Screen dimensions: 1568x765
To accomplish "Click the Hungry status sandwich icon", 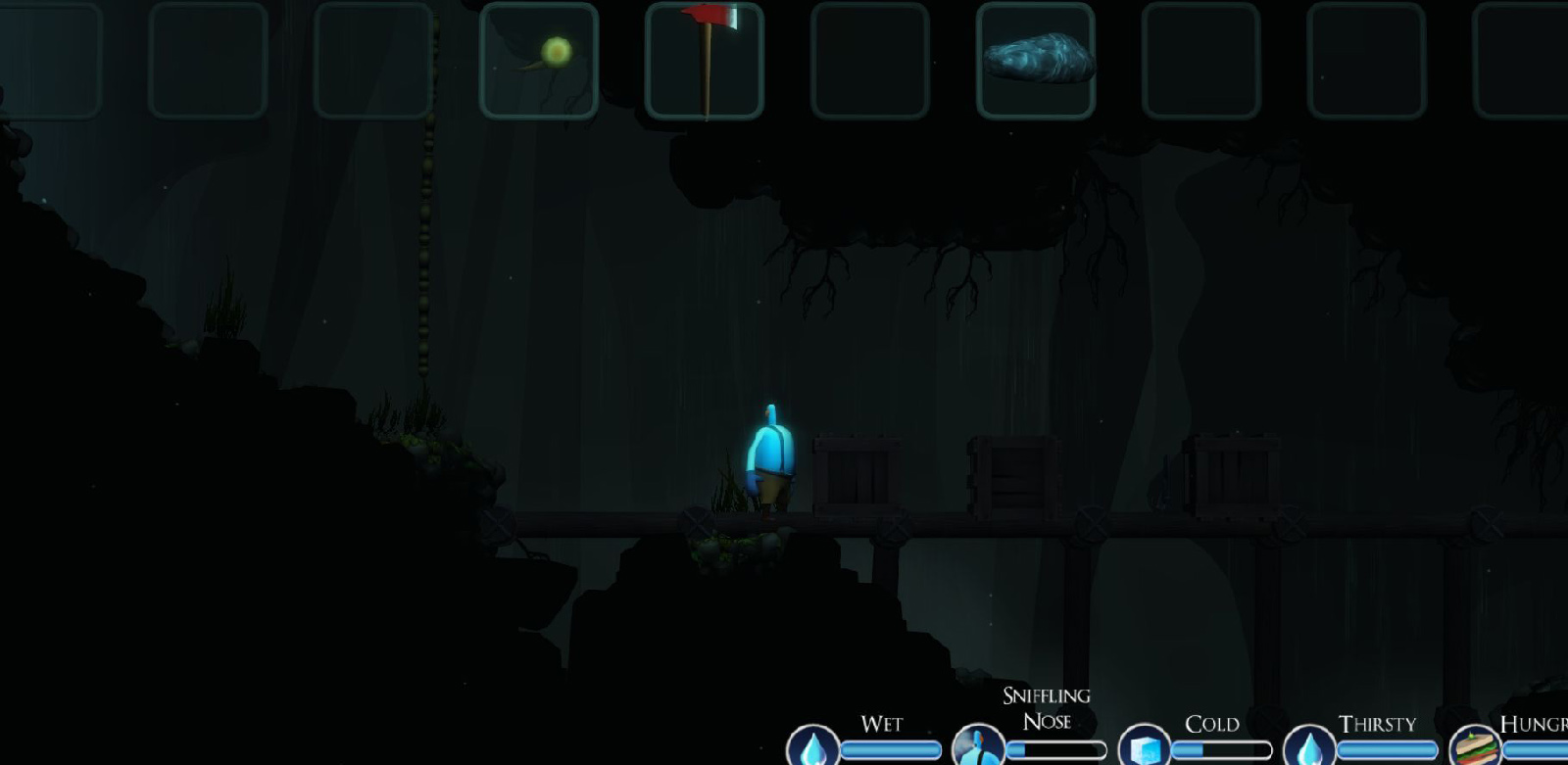I will [x=1475, y=748].
